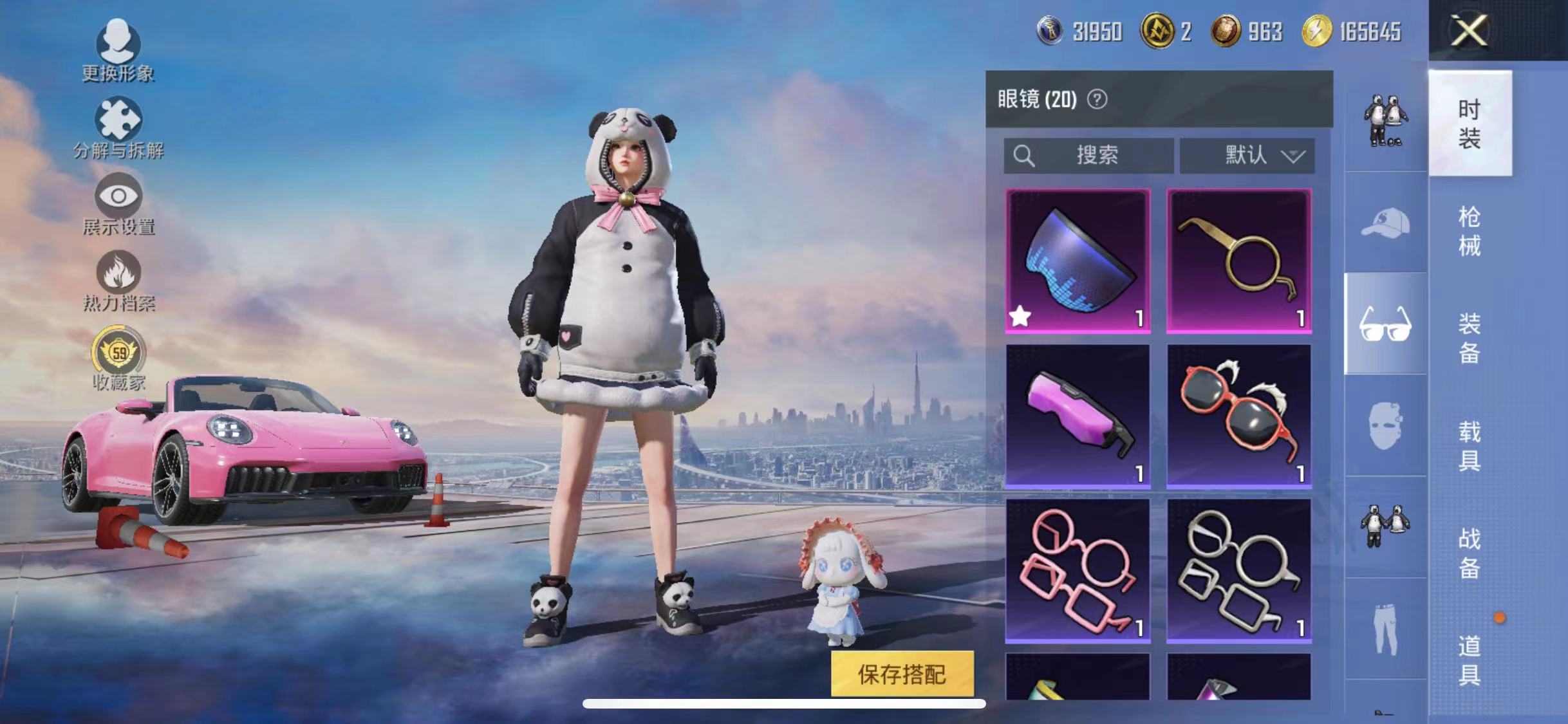View the 热力档案 heat profile
Viewport: 1568px width, 724px height.
119,277
